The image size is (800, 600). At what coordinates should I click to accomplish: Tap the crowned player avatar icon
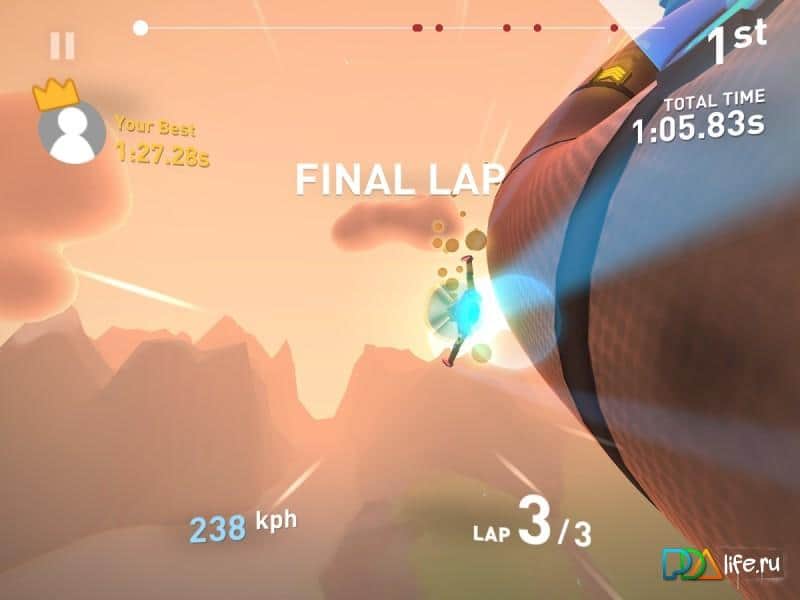(71, 131)
